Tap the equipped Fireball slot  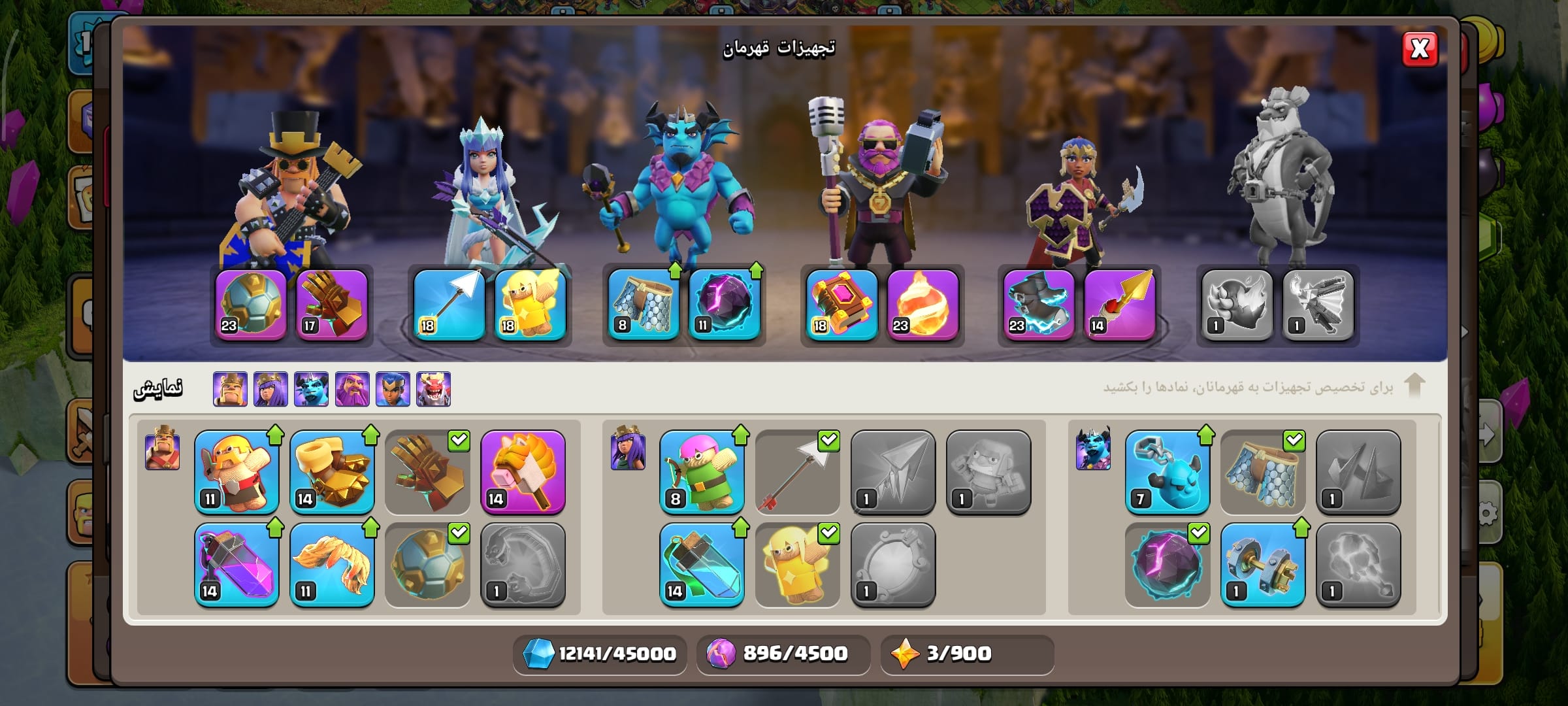[923, 305]
